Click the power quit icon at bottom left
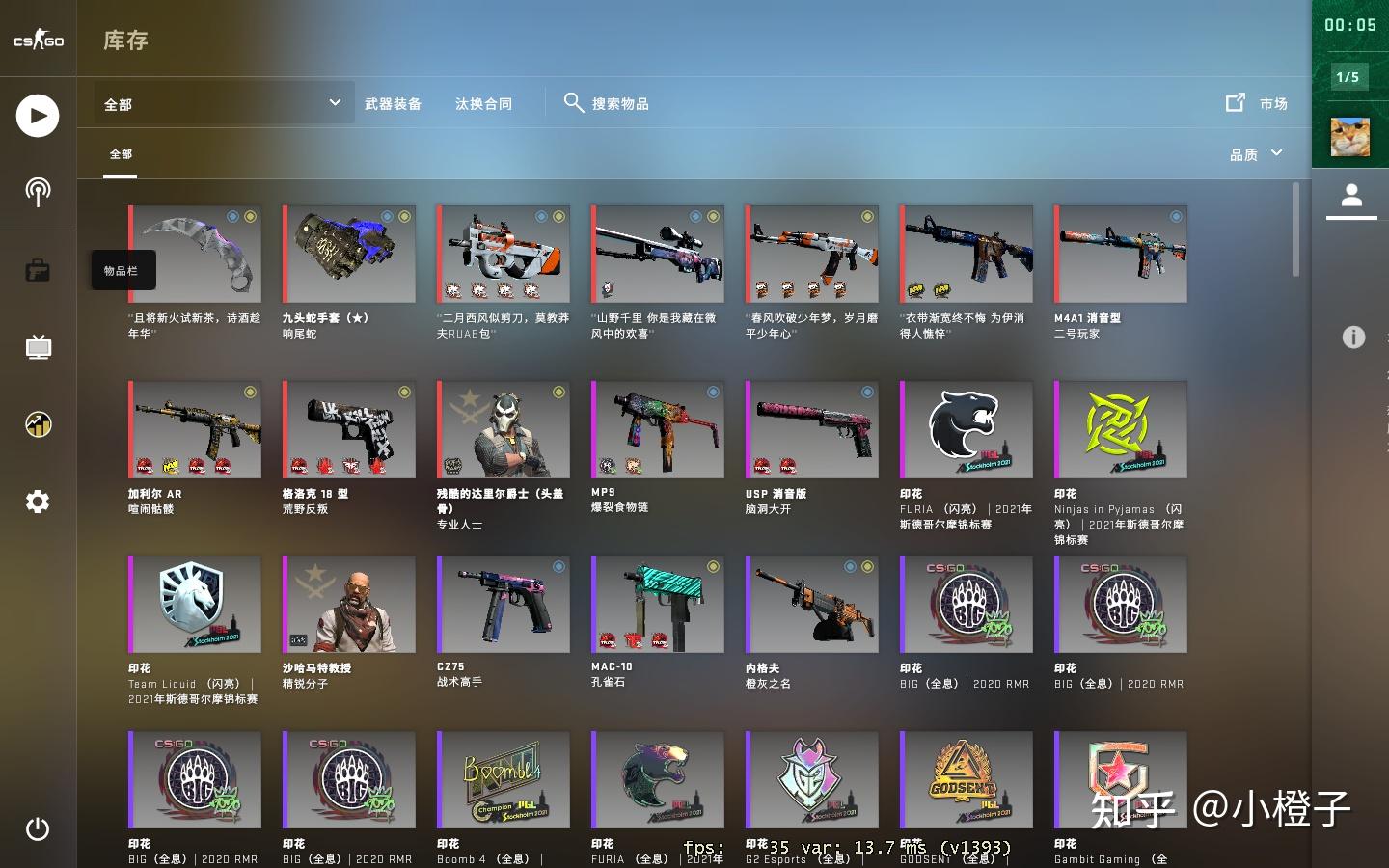1389x868 pixels. [38, 828]
